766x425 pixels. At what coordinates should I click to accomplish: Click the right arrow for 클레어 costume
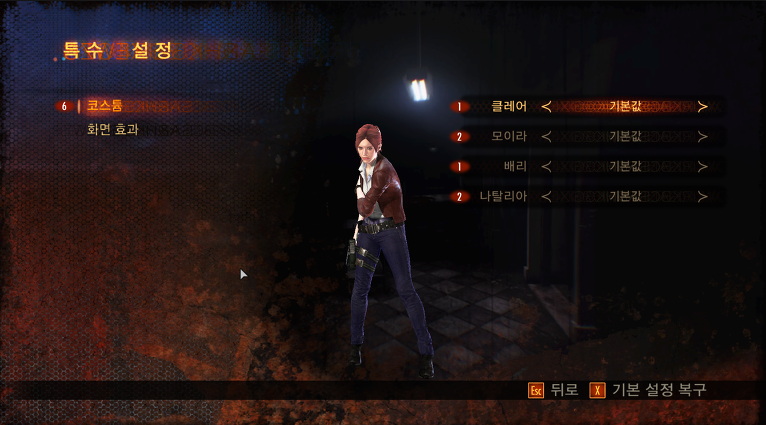pyautogui.click(x=703, y=106)
